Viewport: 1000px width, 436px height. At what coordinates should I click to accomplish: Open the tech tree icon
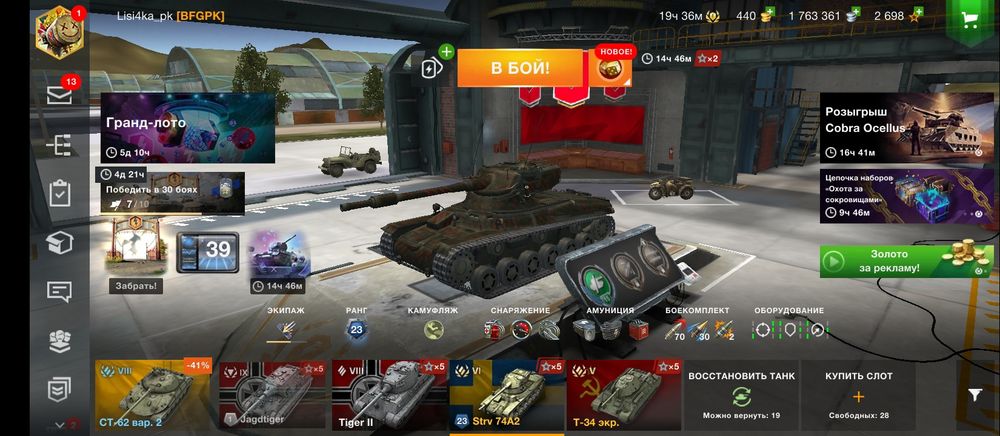(60, 145)
